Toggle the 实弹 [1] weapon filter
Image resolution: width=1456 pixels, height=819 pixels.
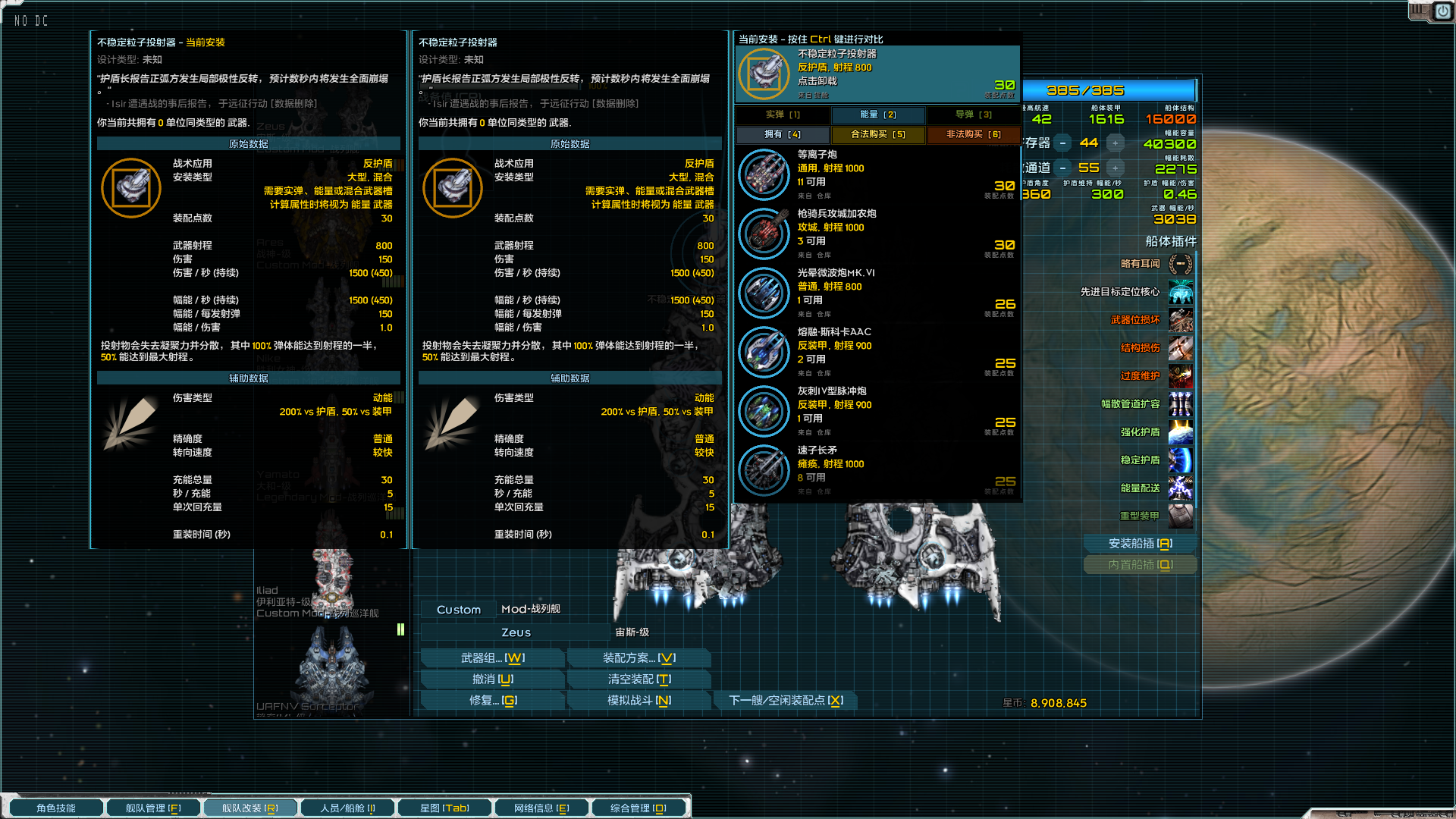783,115
